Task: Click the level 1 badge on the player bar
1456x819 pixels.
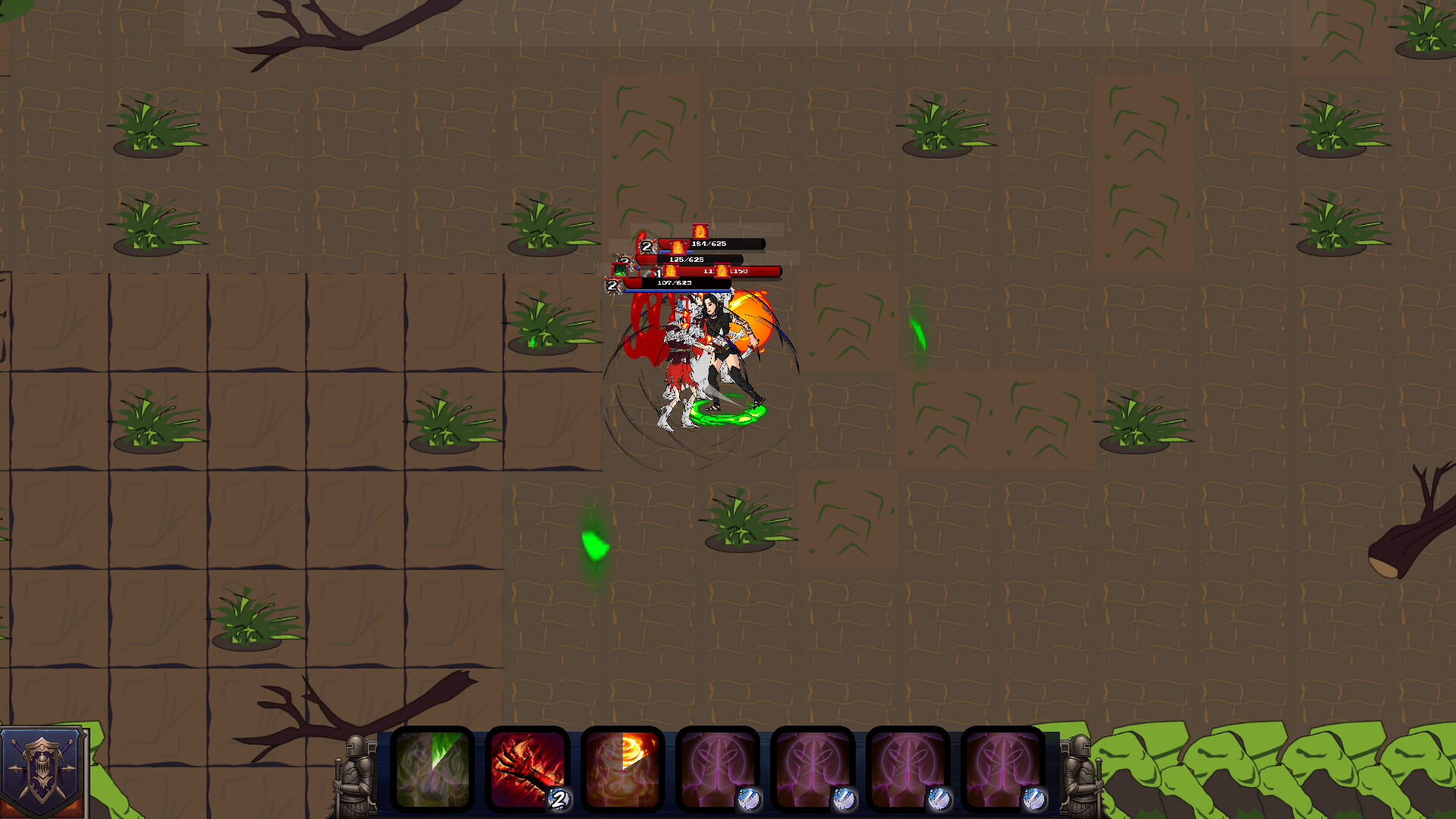Action: 659,272
